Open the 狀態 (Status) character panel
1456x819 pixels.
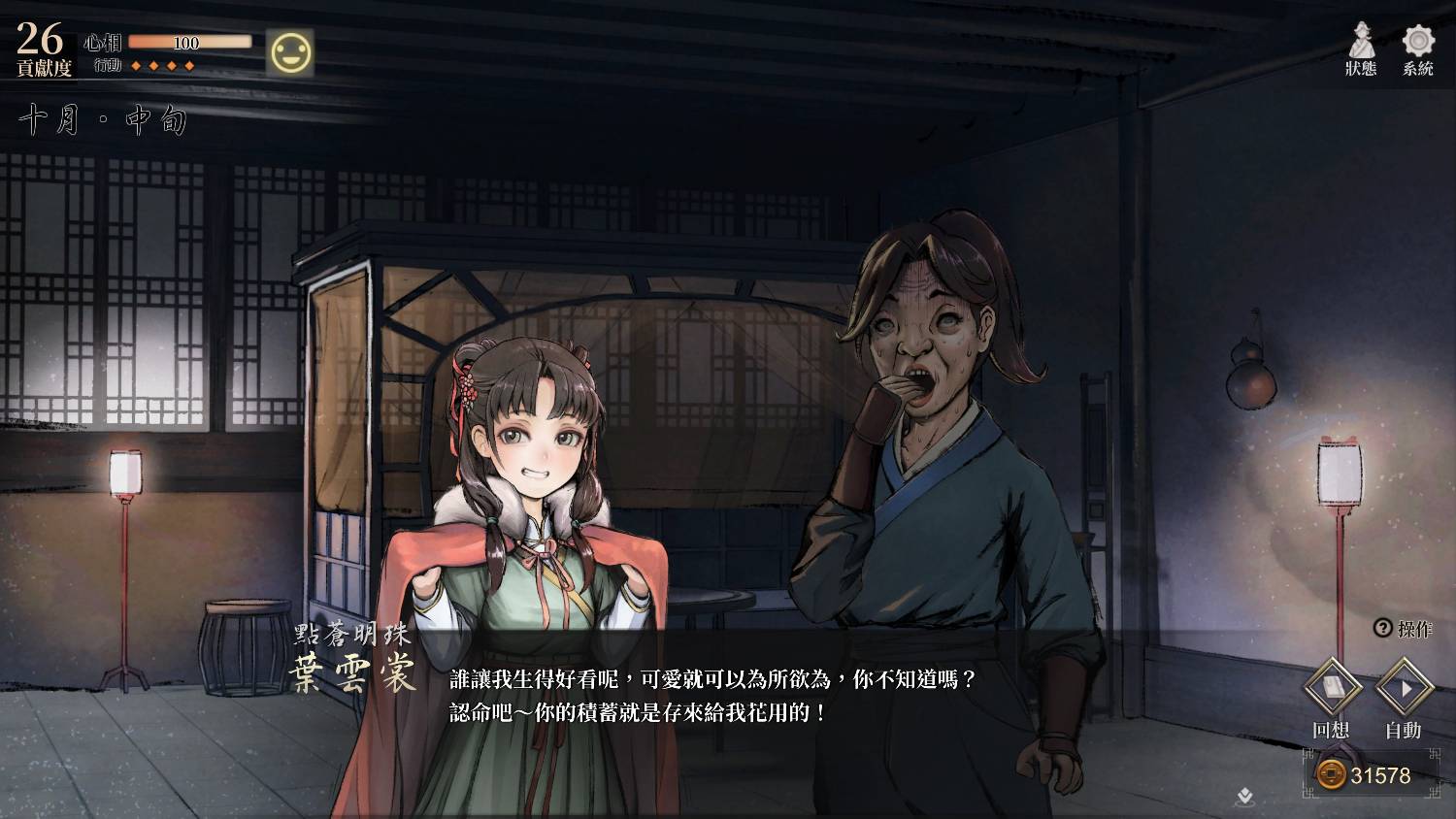(1362, 49)
